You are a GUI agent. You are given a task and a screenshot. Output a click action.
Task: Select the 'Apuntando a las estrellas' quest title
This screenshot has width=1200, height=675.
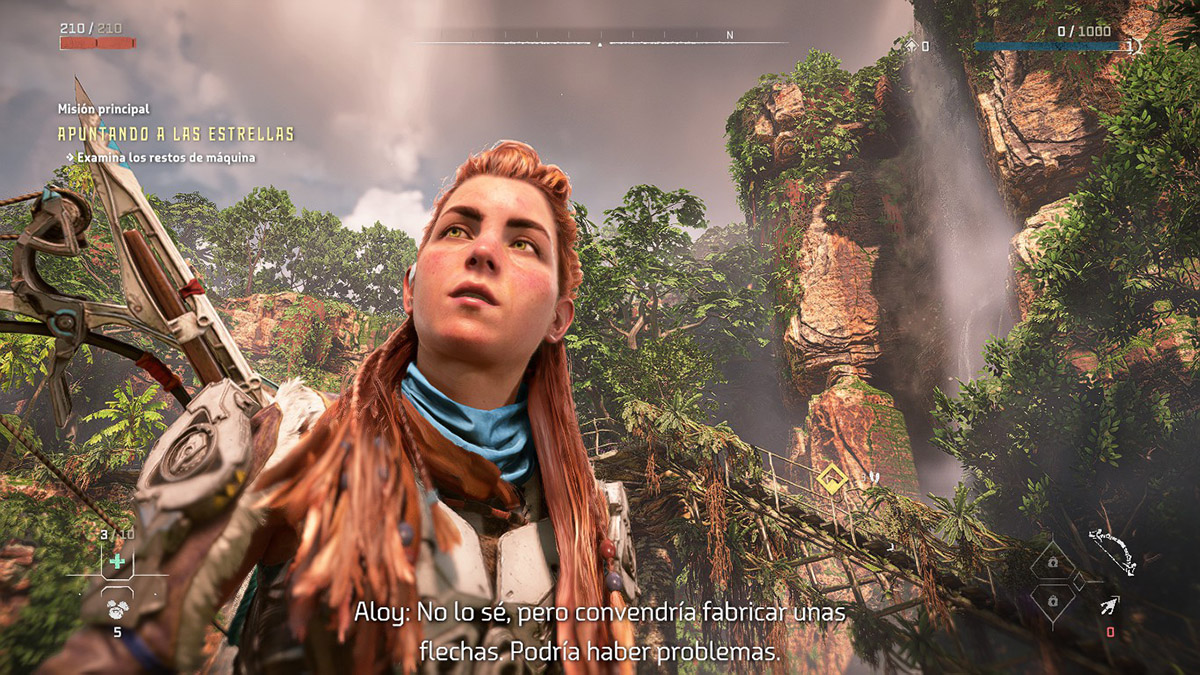(x=175, y=134)
